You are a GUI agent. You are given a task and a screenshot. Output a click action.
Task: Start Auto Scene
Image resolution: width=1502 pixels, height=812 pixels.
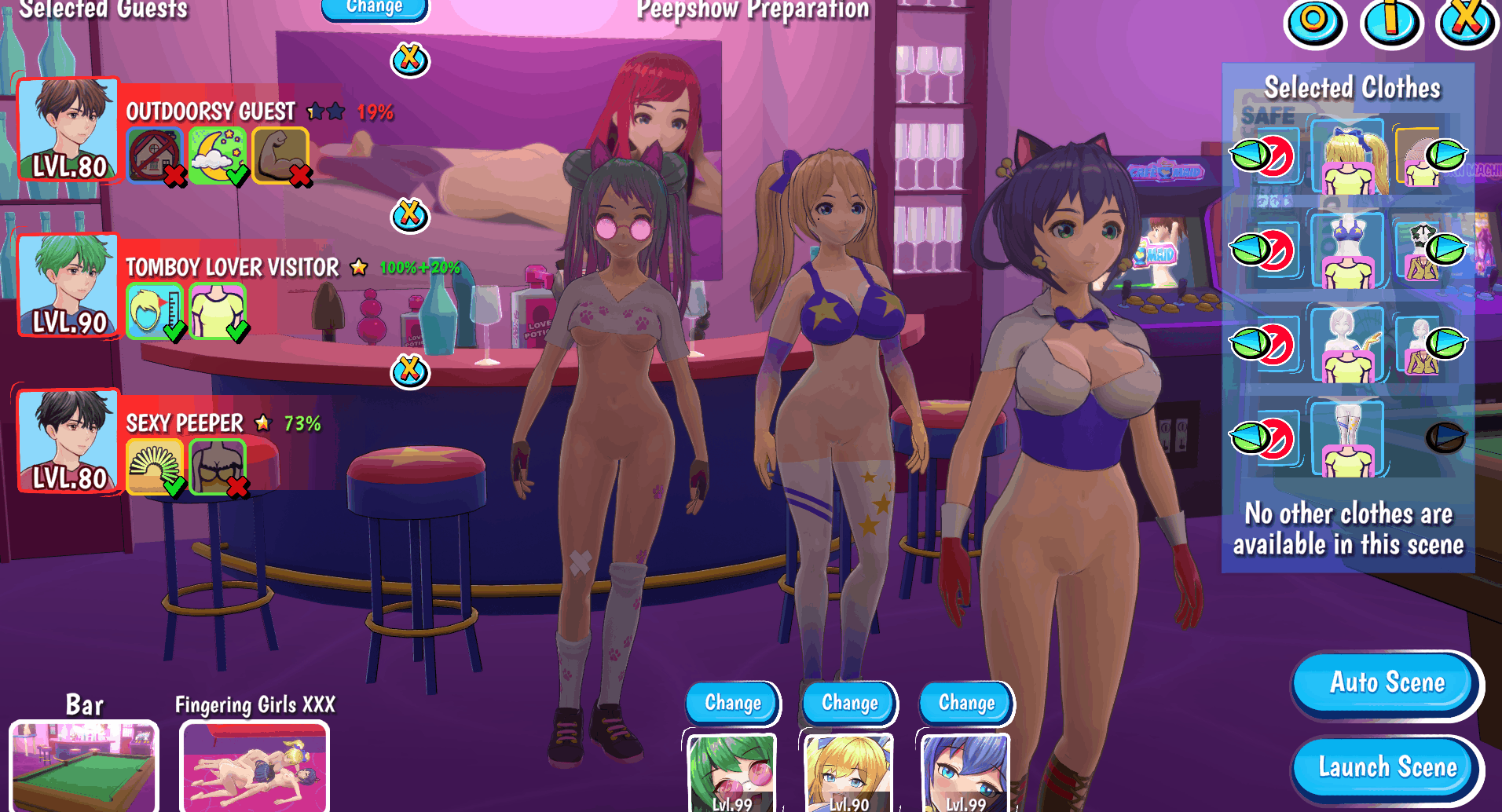[1387, 682]
